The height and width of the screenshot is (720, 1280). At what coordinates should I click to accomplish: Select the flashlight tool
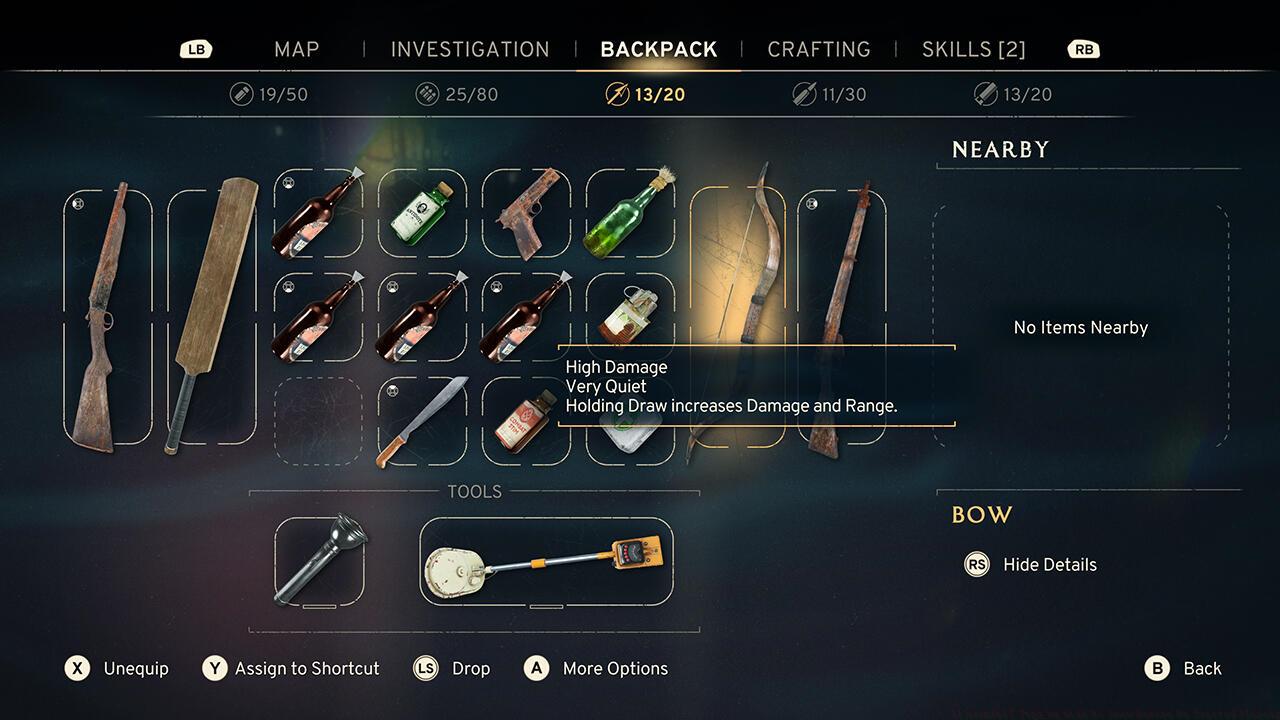pyautogui.click(x=319, y=561)
